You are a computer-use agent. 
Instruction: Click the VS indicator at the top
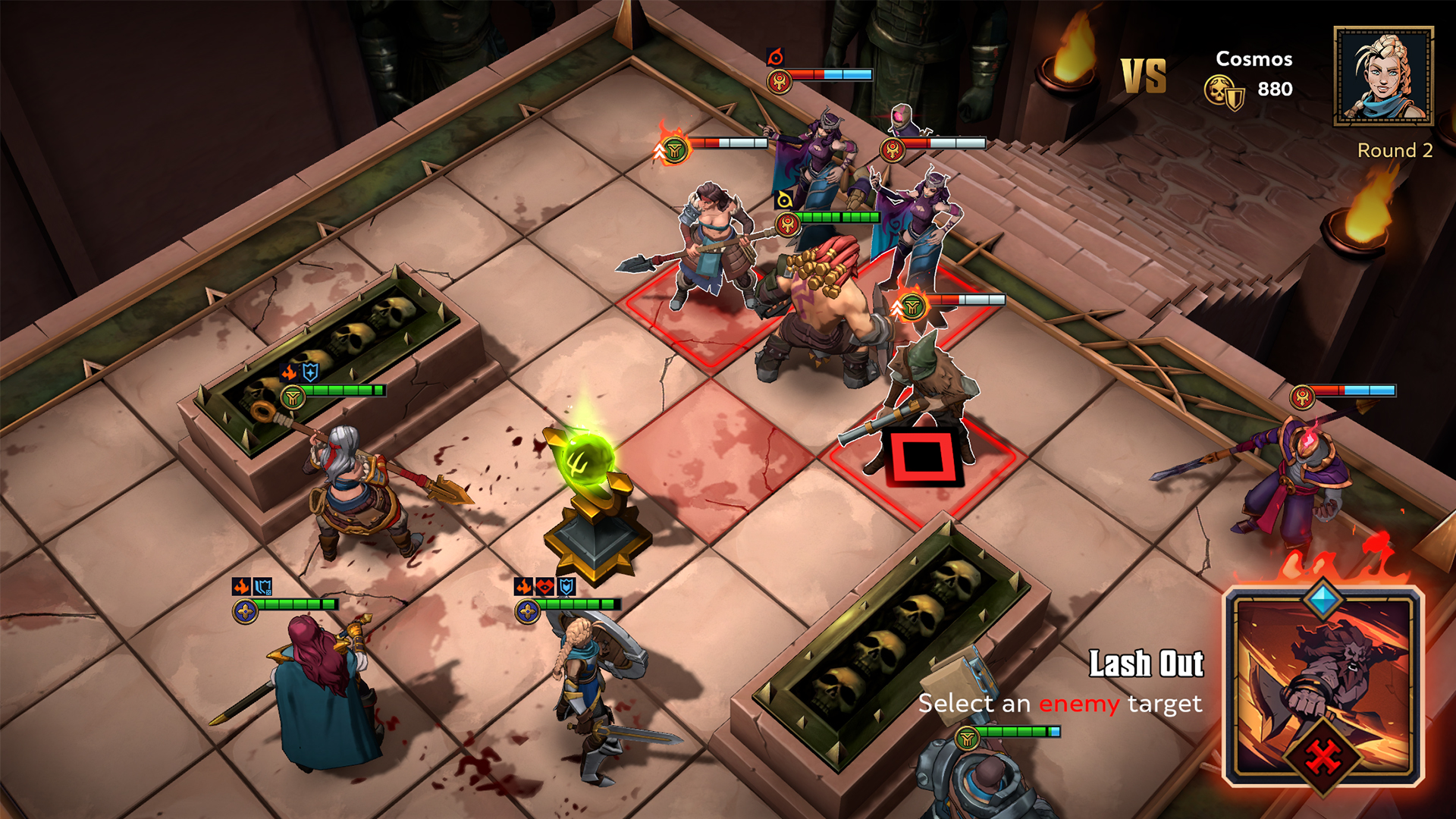click(1144, 76)
